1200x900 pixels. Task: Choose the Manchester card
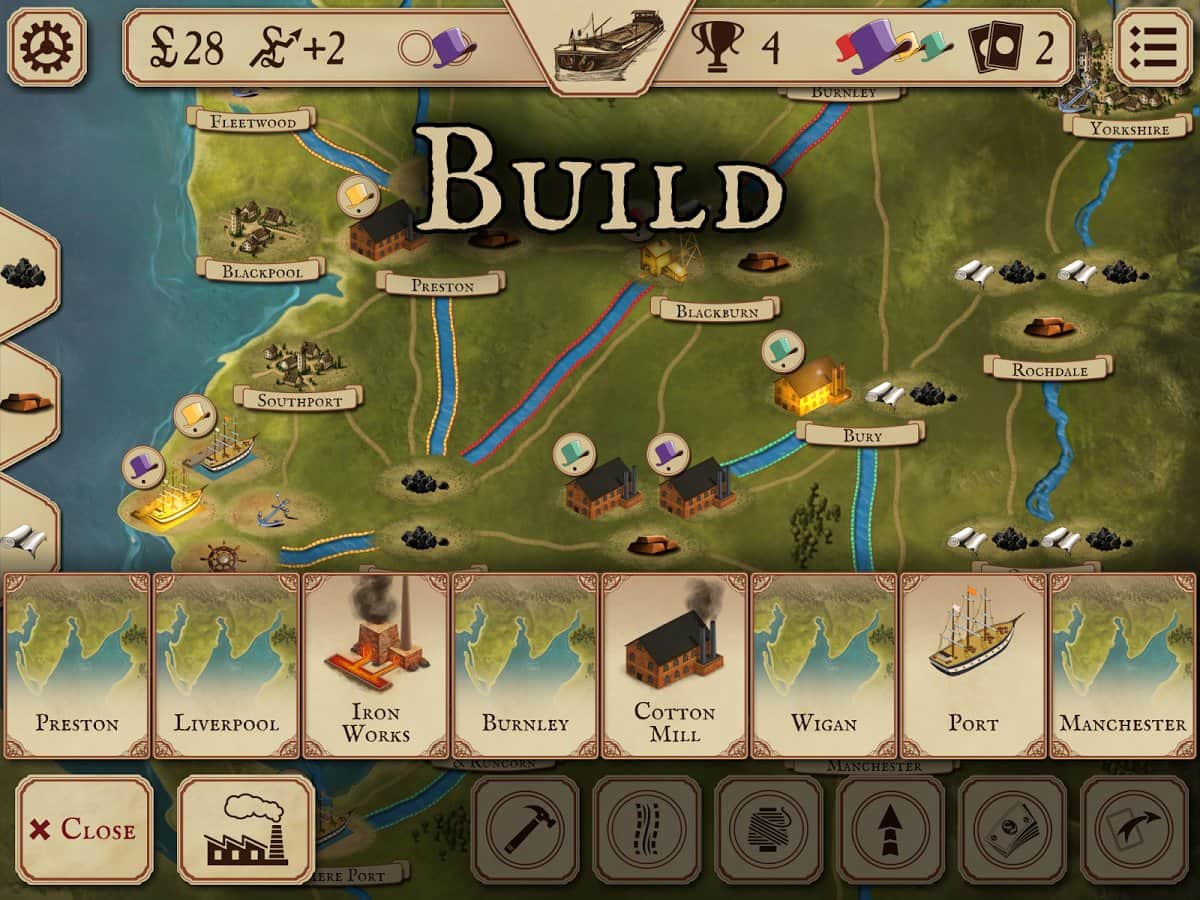point(1123,665)
